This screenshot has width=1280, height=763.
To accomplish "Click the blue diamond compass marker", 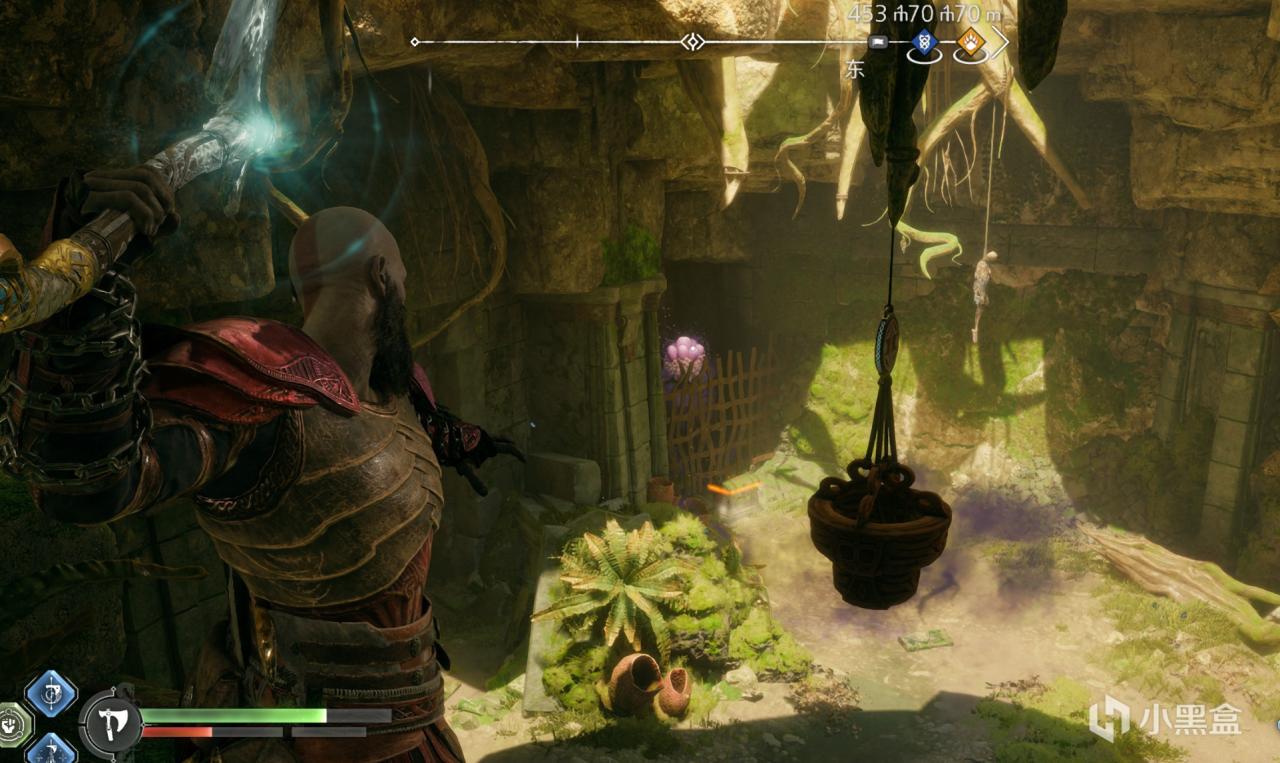I will pyautogui.click(x=923, y=42).
